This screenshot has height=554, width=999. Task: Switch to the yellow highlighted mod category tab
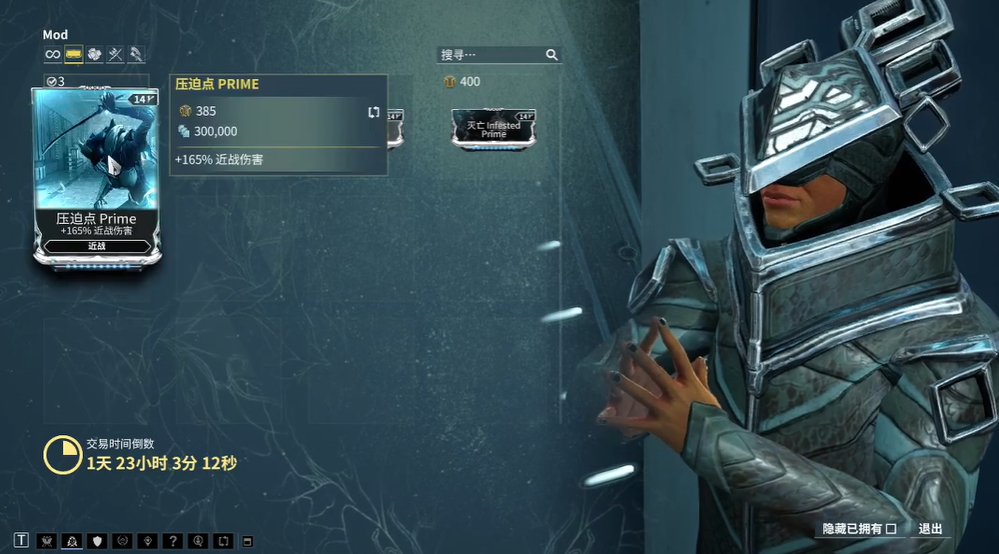74,54
